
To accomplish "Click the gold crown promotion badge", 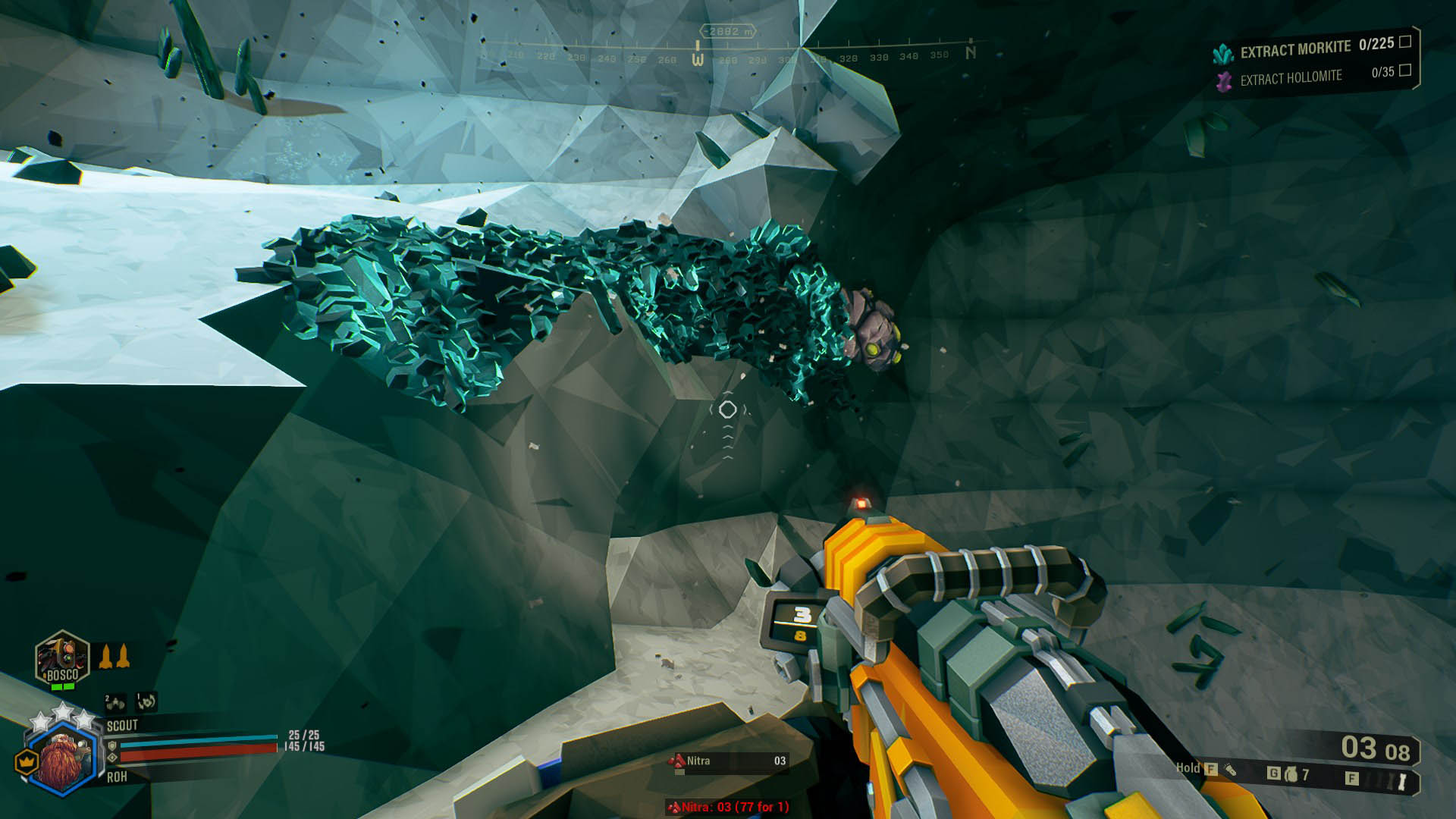I will [x=28, y=761].
